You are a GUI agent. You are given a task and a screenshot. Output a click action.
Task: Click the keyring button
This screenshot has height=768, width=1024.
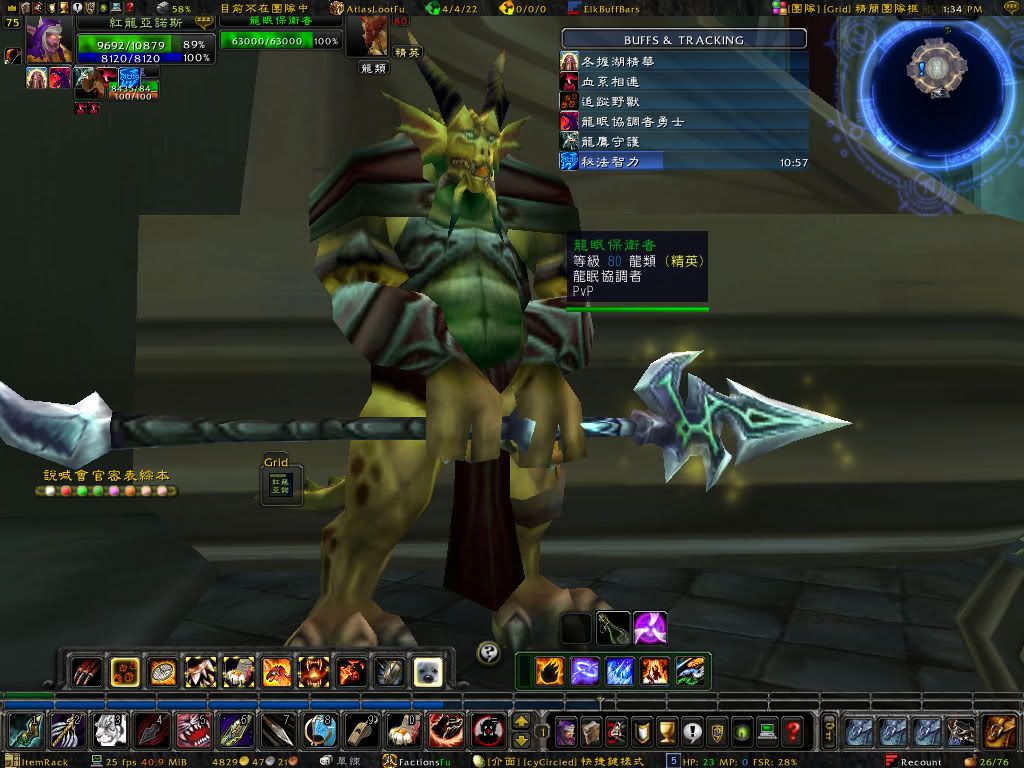tap(828, 730)
